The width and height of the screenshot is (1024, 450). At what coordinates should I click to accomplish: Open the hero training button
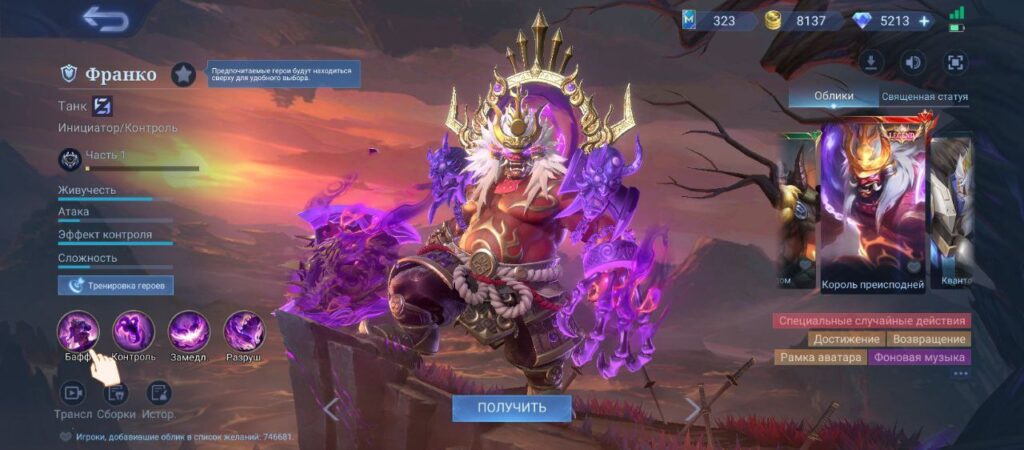[116, 286]
